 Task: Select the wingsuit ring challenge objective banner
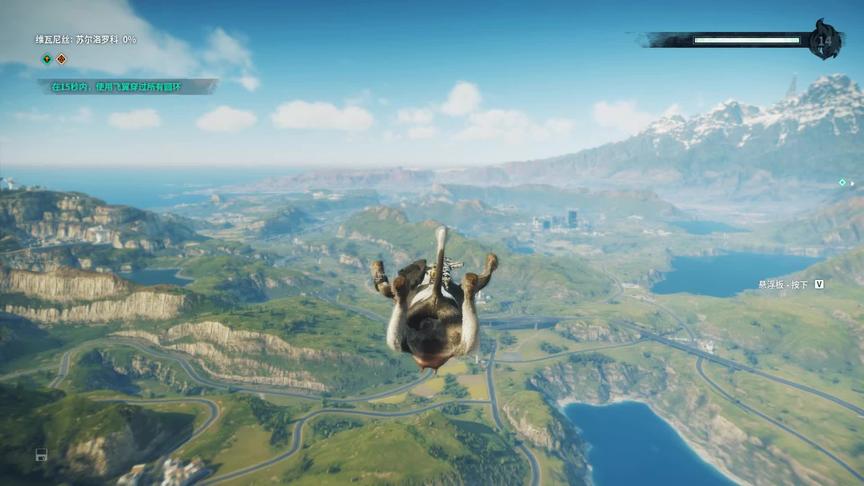pyautogui.click(x=127, y=87)
